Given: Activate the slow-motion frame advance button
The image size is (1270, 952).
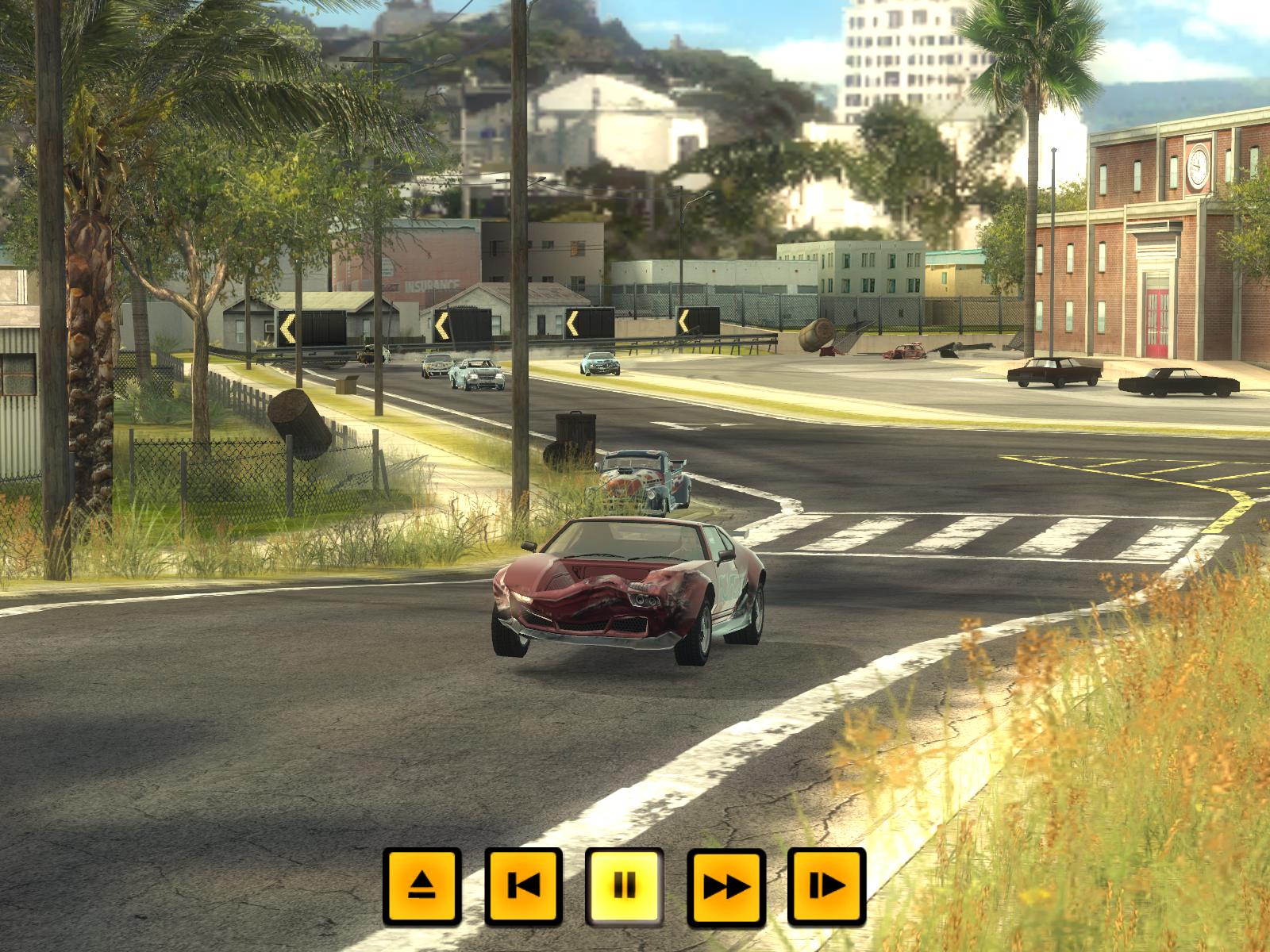Looking at the screenshot, I should [827, 887].
